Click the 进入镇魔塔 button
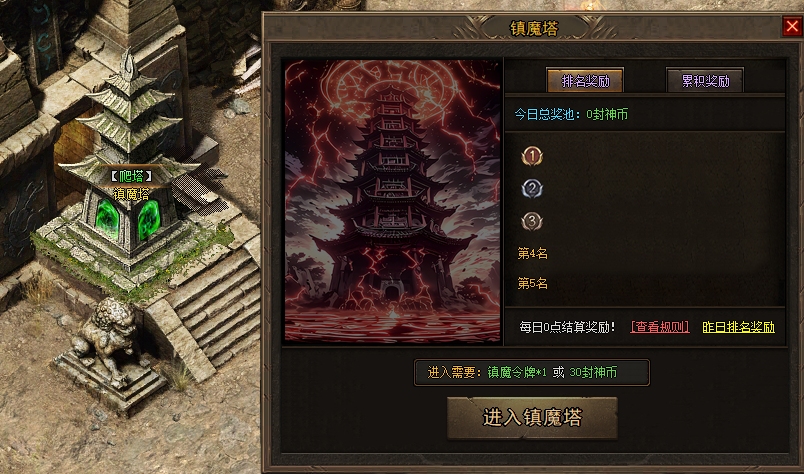 pyautogui.click(x=532, y=416)
